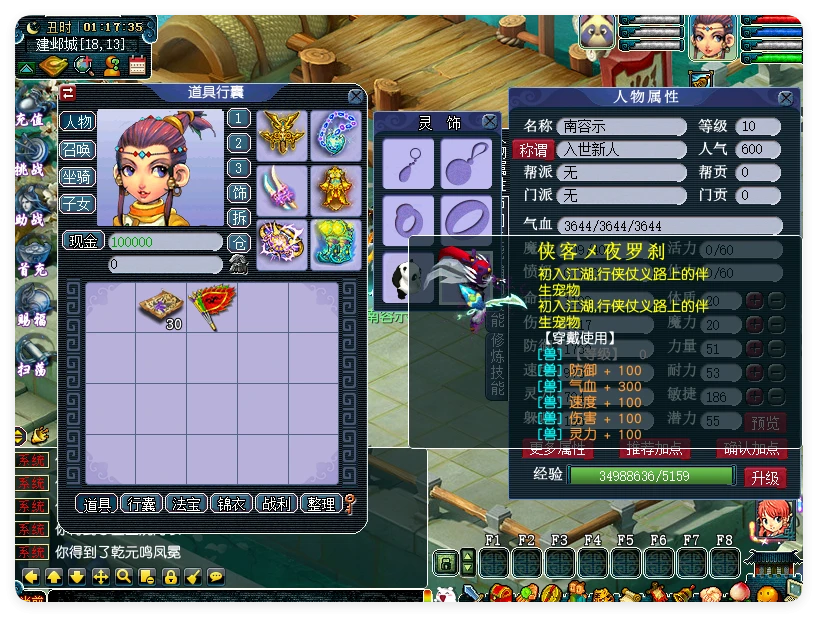818x617 pixels.
Task: Close the 人物属性 character attributes panel
Action: tap(786, 98)
